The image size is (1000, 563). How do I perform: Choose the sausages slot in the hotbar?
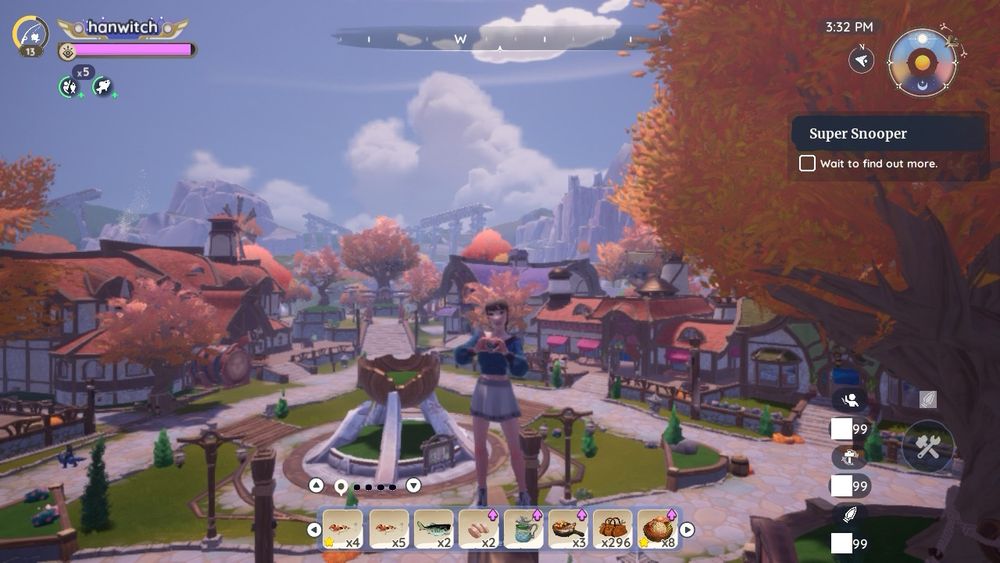tap(478, 528)
